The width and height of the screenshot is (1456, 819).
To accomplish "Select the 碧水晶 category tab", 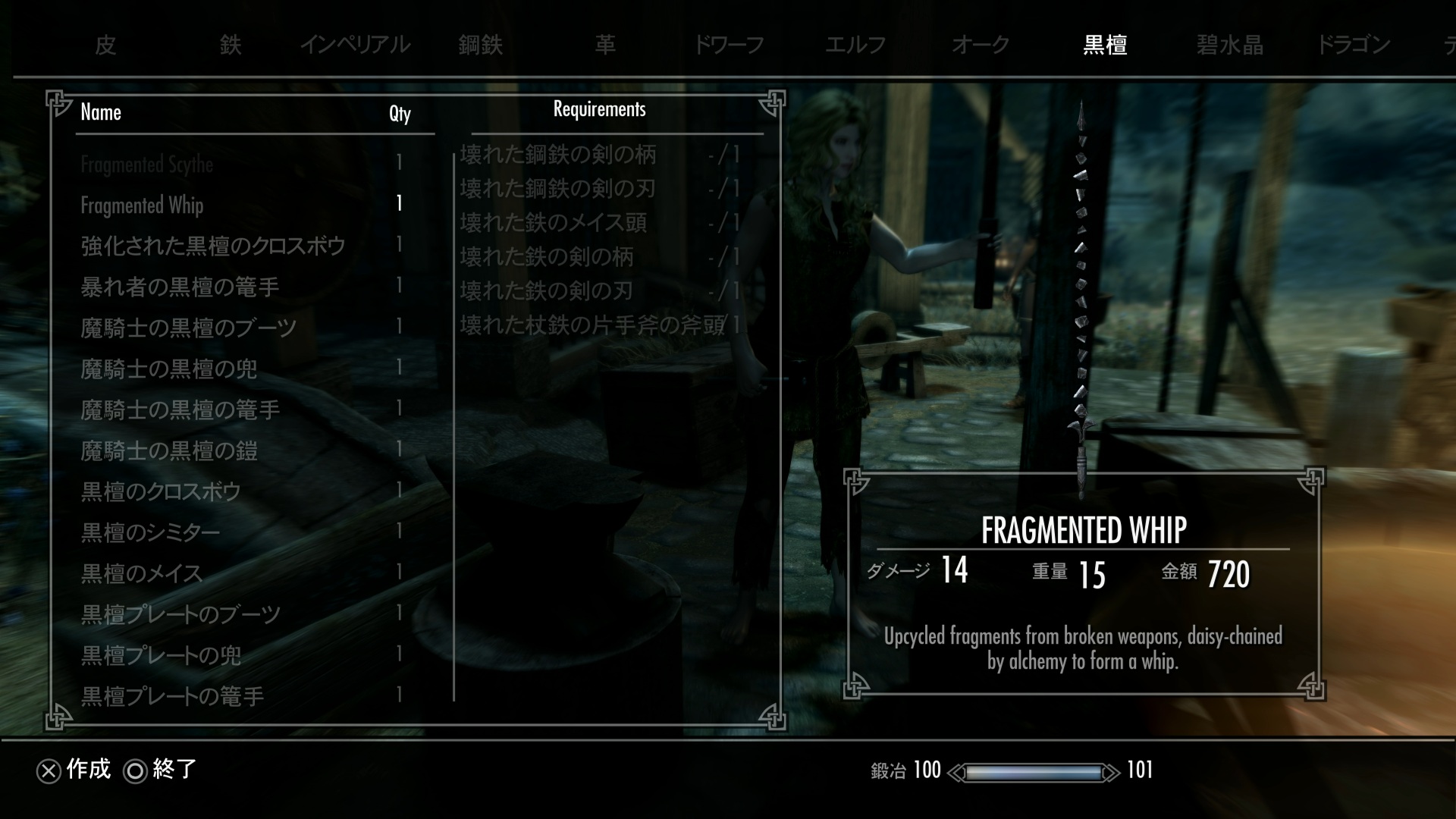I will point(1229,45).
